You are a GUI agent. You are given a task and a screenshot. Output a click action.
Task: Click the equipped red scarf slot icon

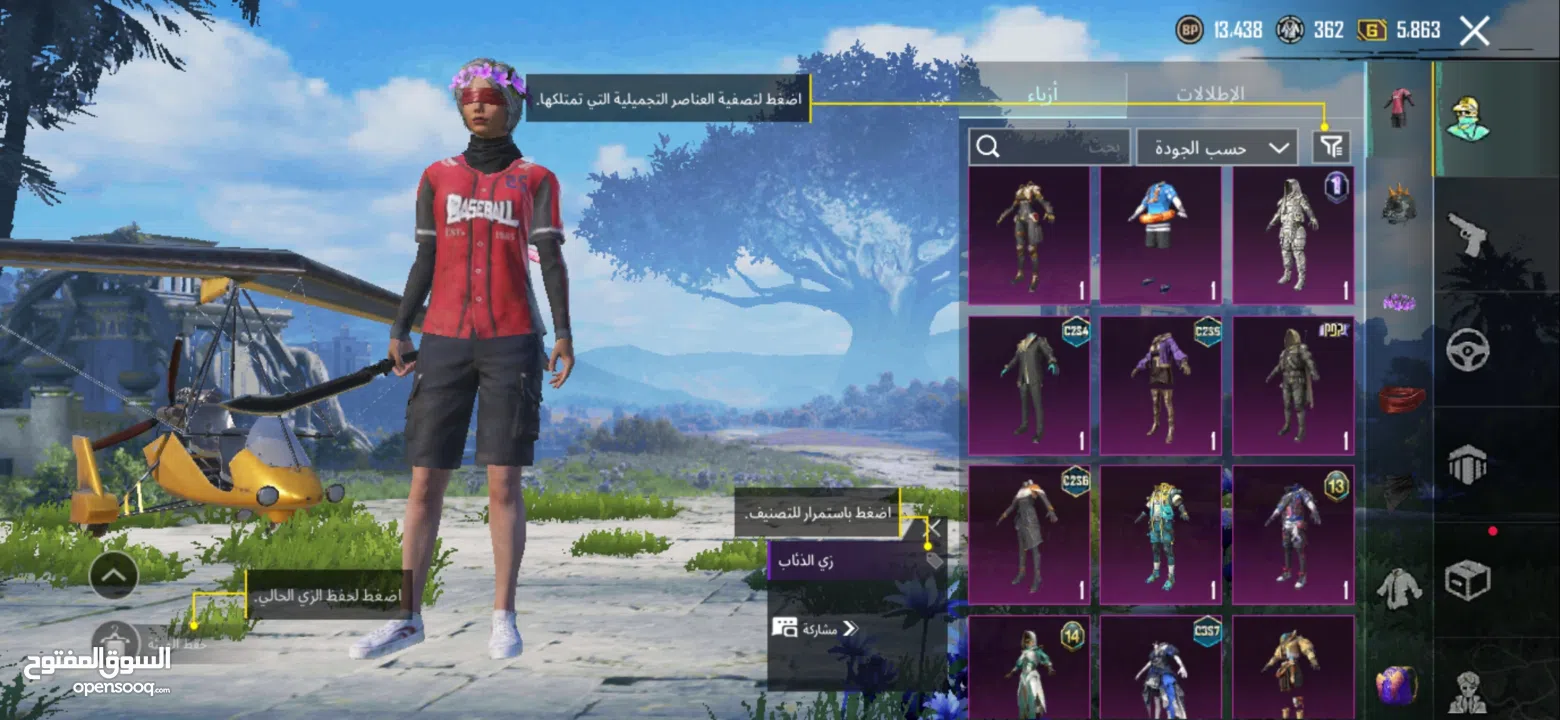(1398, 400)
